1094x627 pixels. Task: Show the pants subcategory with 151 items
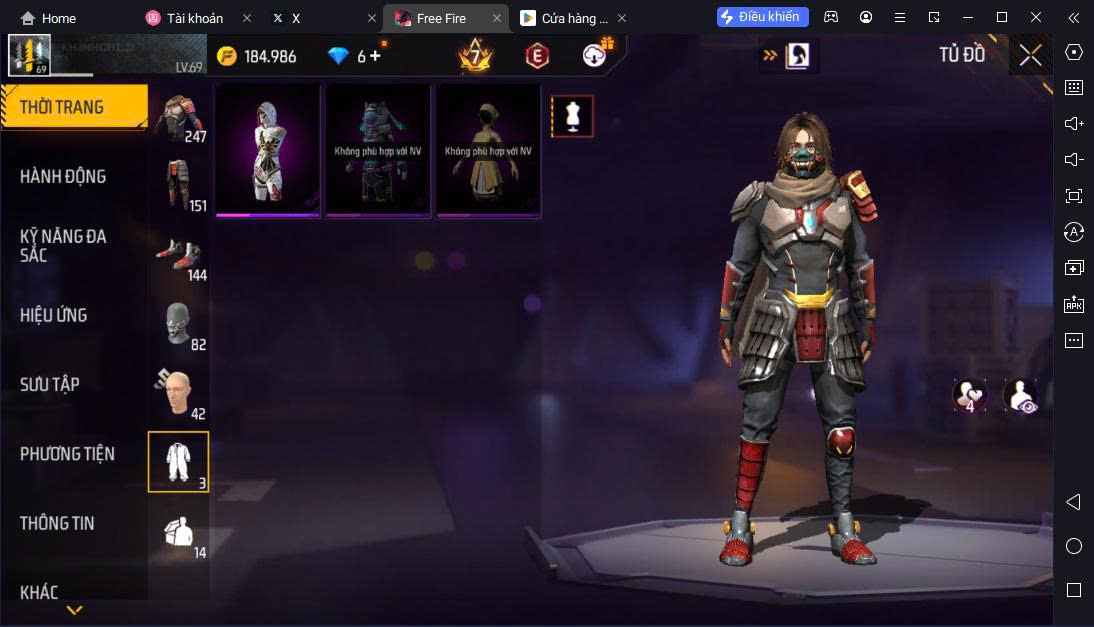pyautogui.click(x=179, y=188)
